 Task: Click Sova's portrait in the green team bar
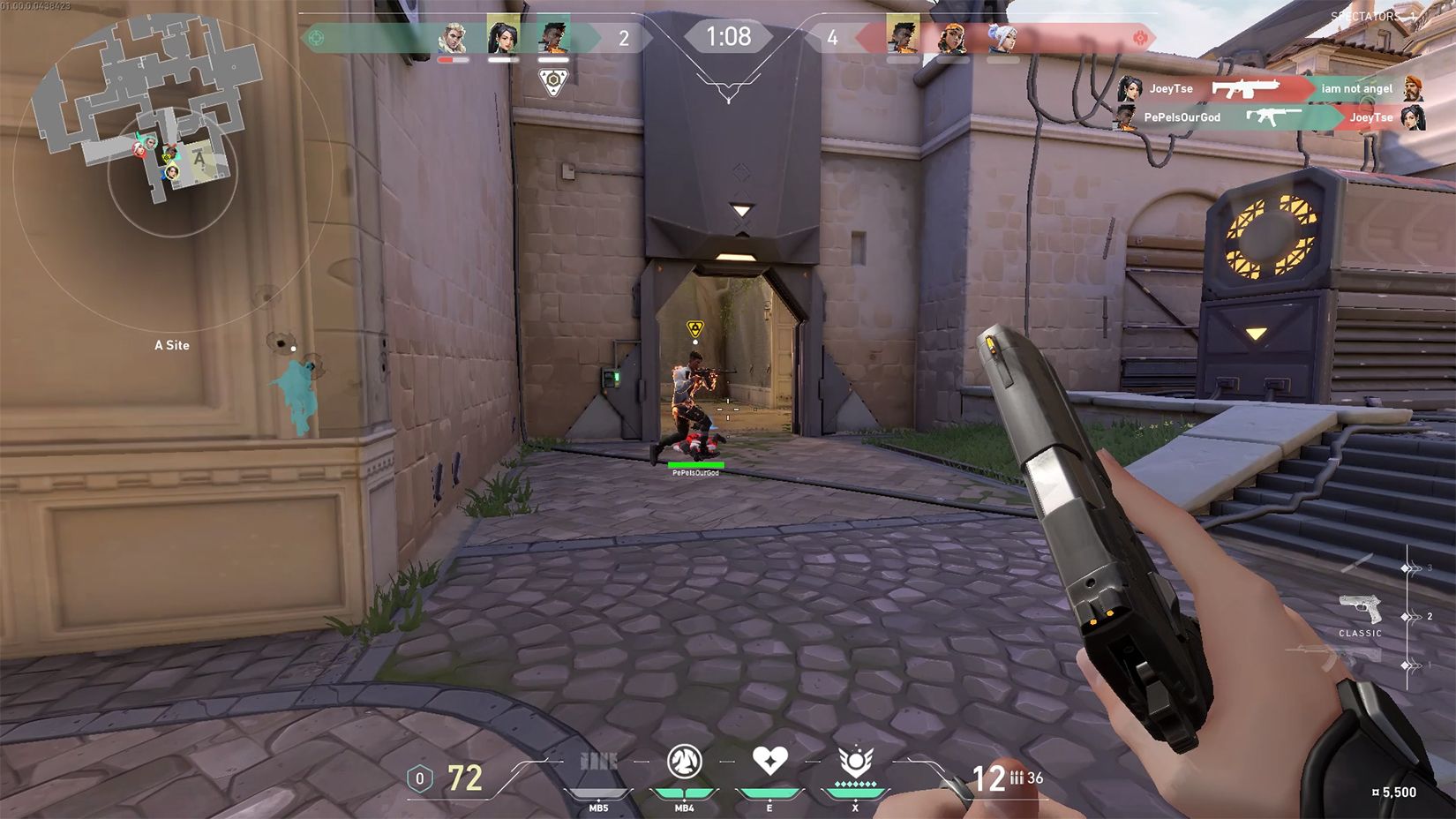click(454, 38)
